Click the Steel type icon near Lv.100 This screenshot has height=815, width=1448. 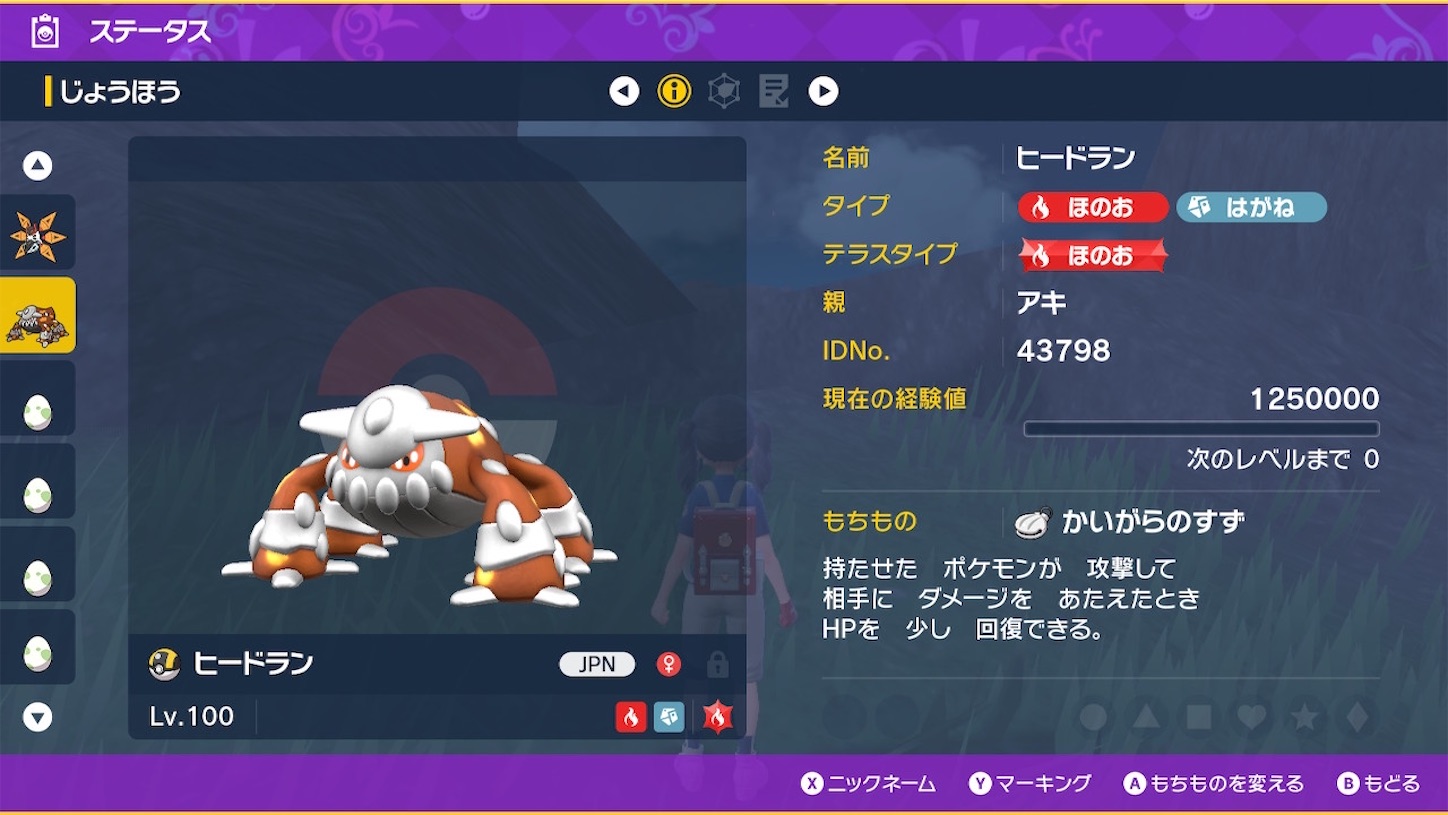(669, 718)
